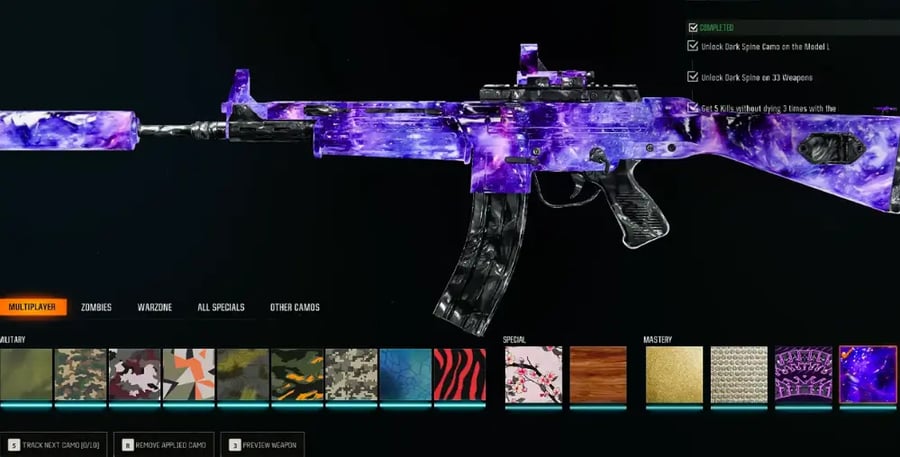
Task: Select the red tiger stripe camo
Action: click(459, 375)
